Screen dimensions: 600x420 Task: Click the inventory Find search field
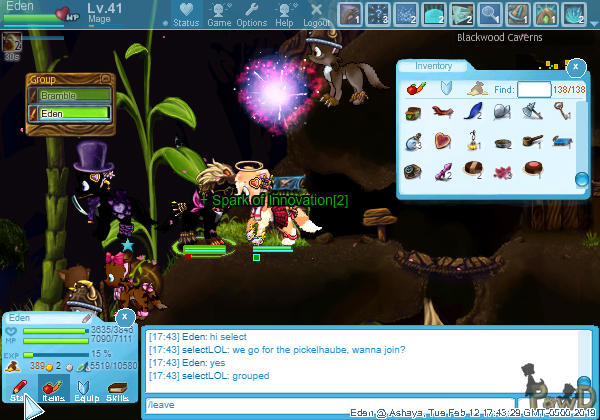[x=534, y=90]
